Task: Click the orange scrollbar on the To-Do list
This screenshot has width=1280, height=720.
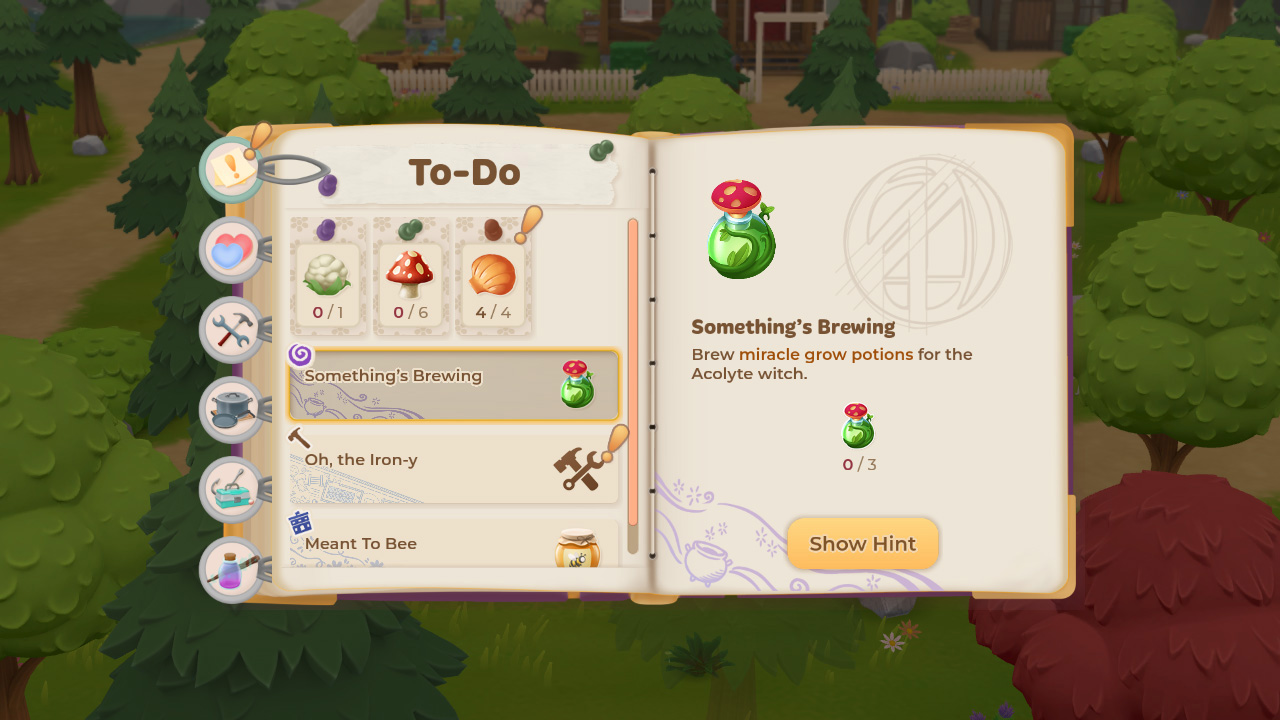Action: (633, 370)
